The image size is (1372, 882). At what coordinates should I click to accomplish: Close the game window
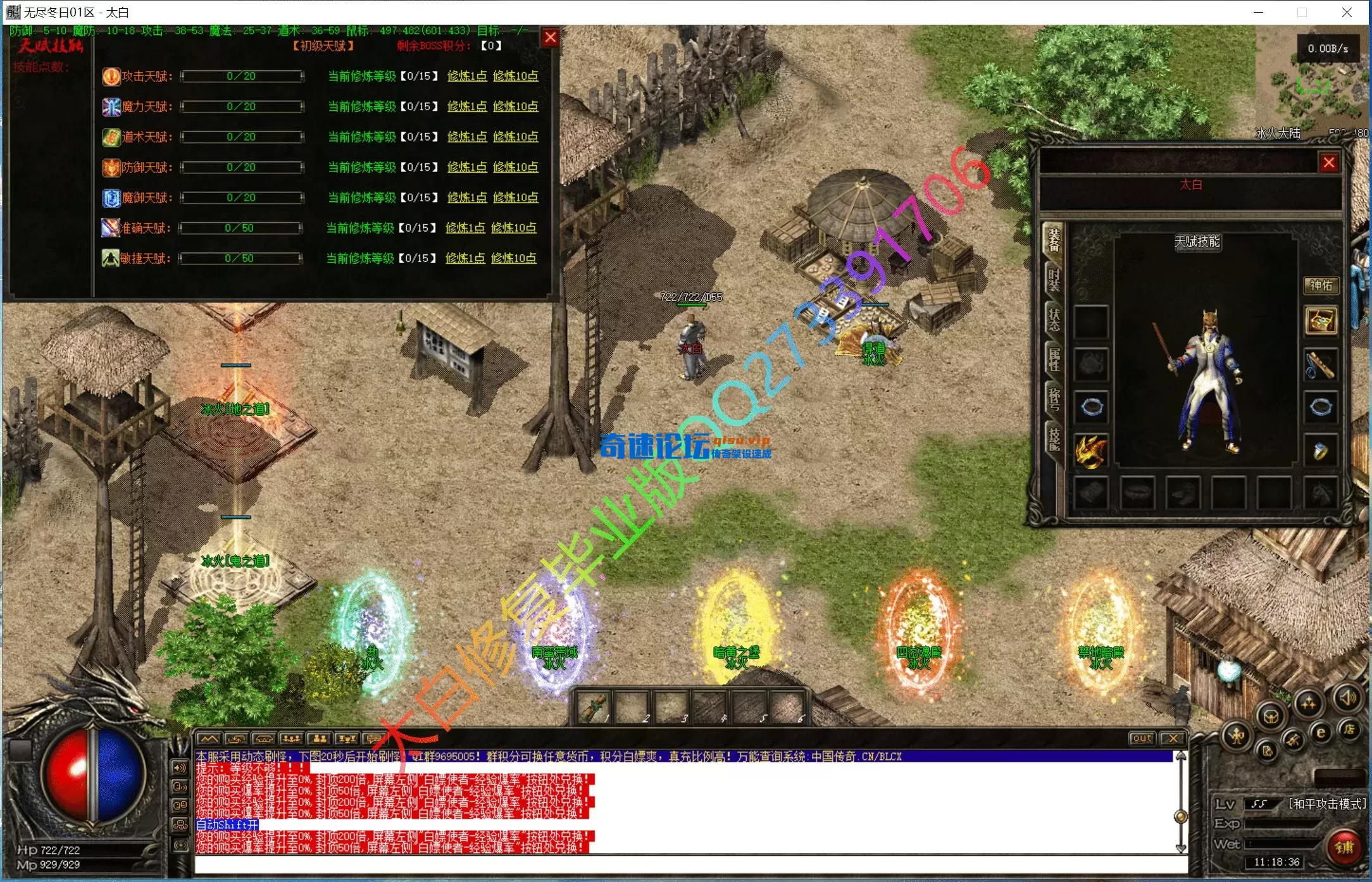(x=1347, y=12)
